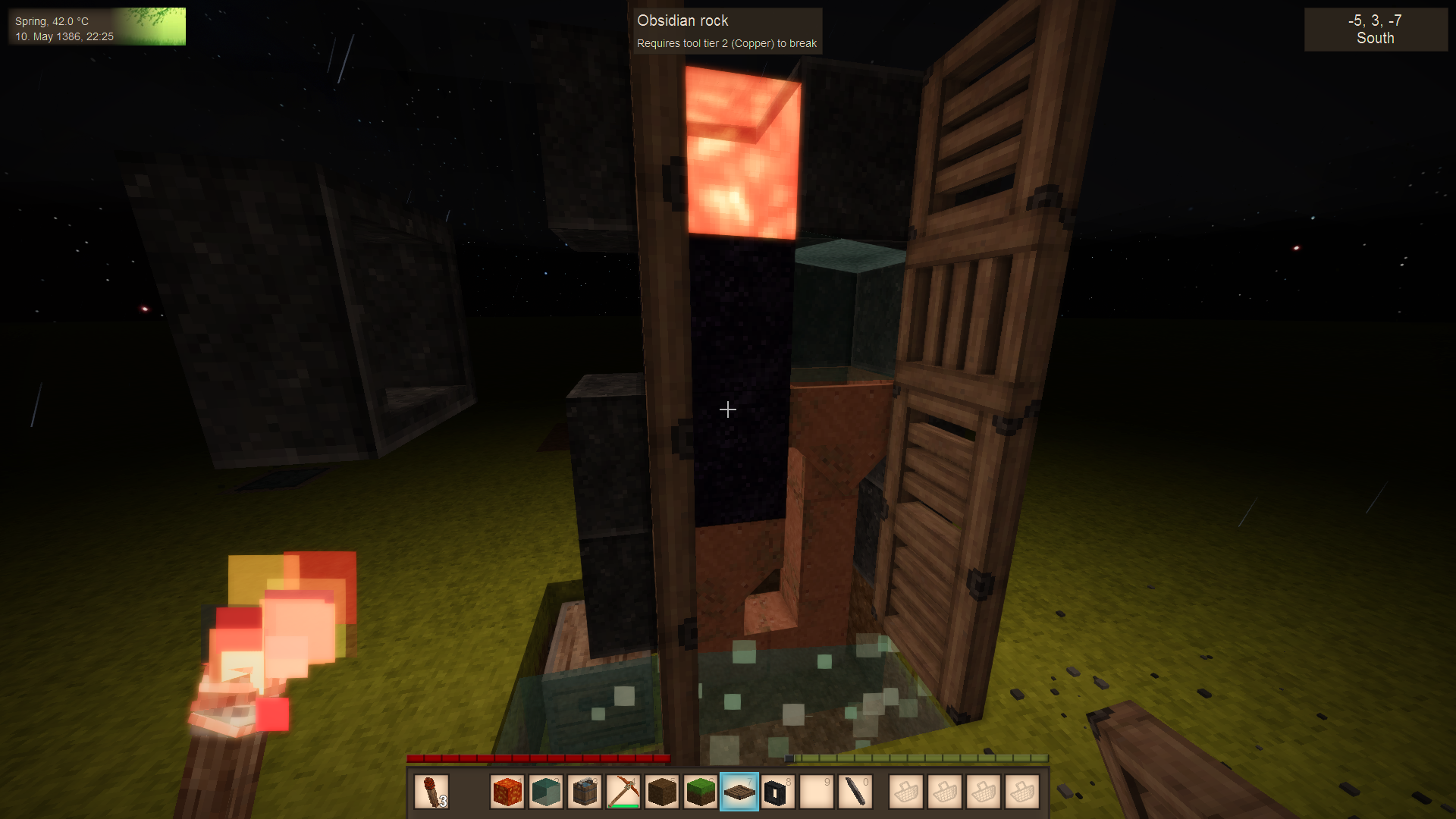
Task: Equip the copper pickaxe
Action: pos(623,792)
